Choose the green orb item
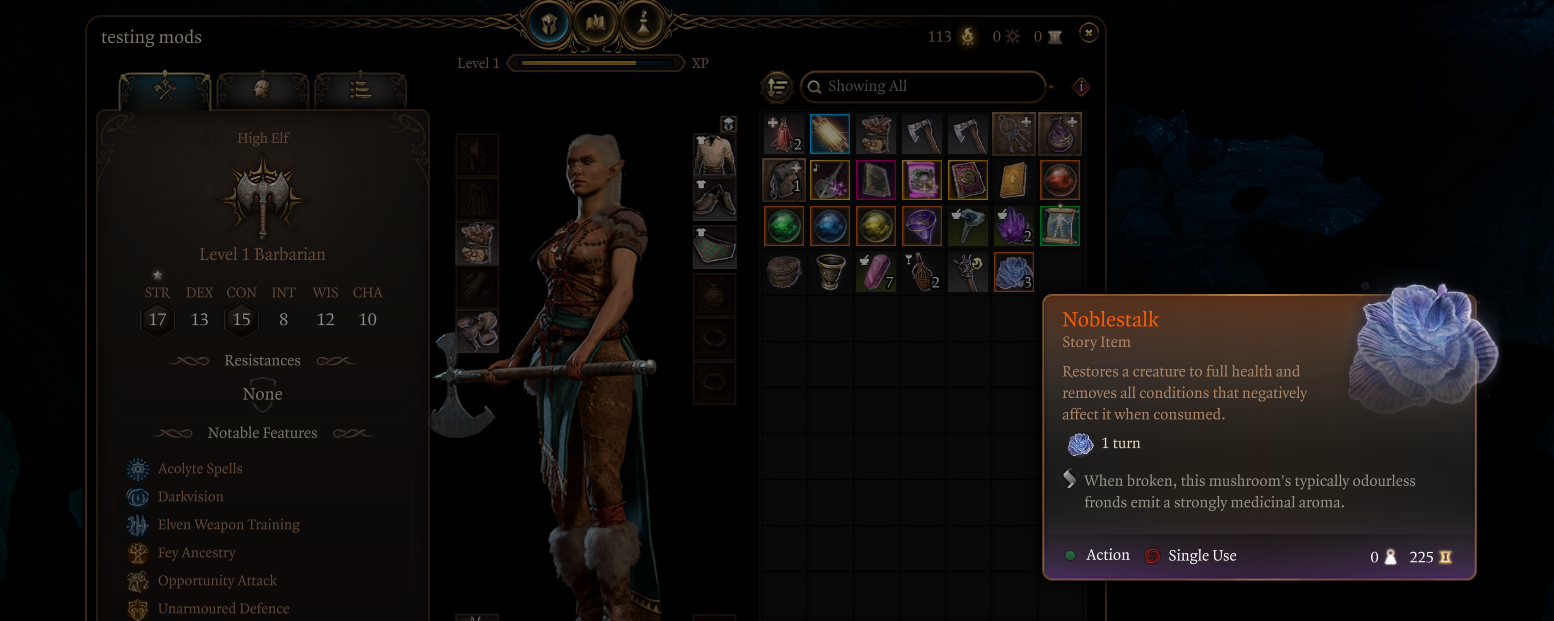This screenshot has height=621, width=1554. click(784, 226)
